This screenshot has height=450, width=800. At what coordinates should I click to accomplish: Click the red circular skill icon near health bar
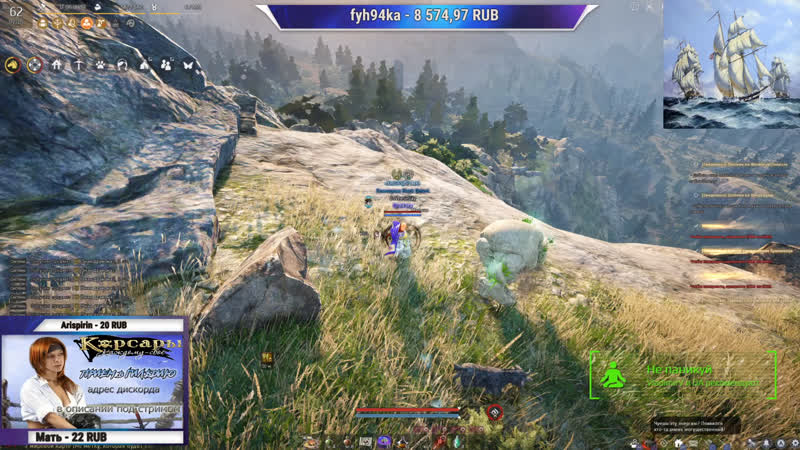493,412
